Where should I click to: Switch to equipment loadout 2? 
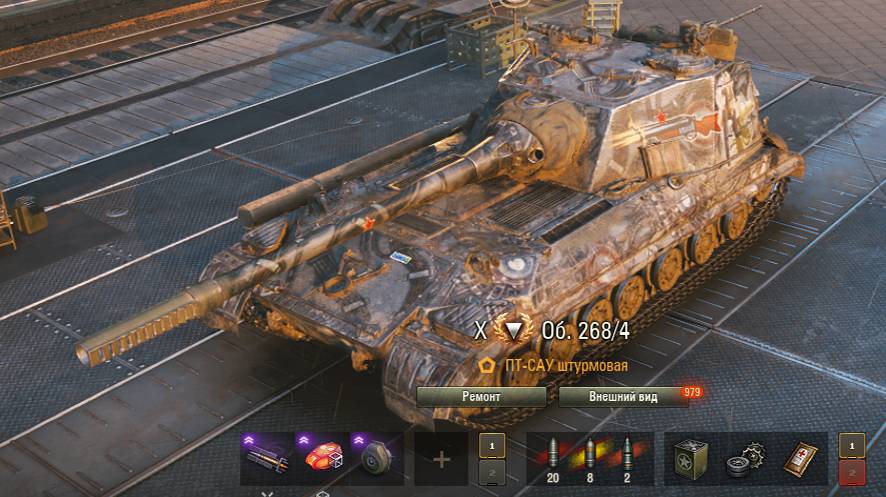point(489,472)
